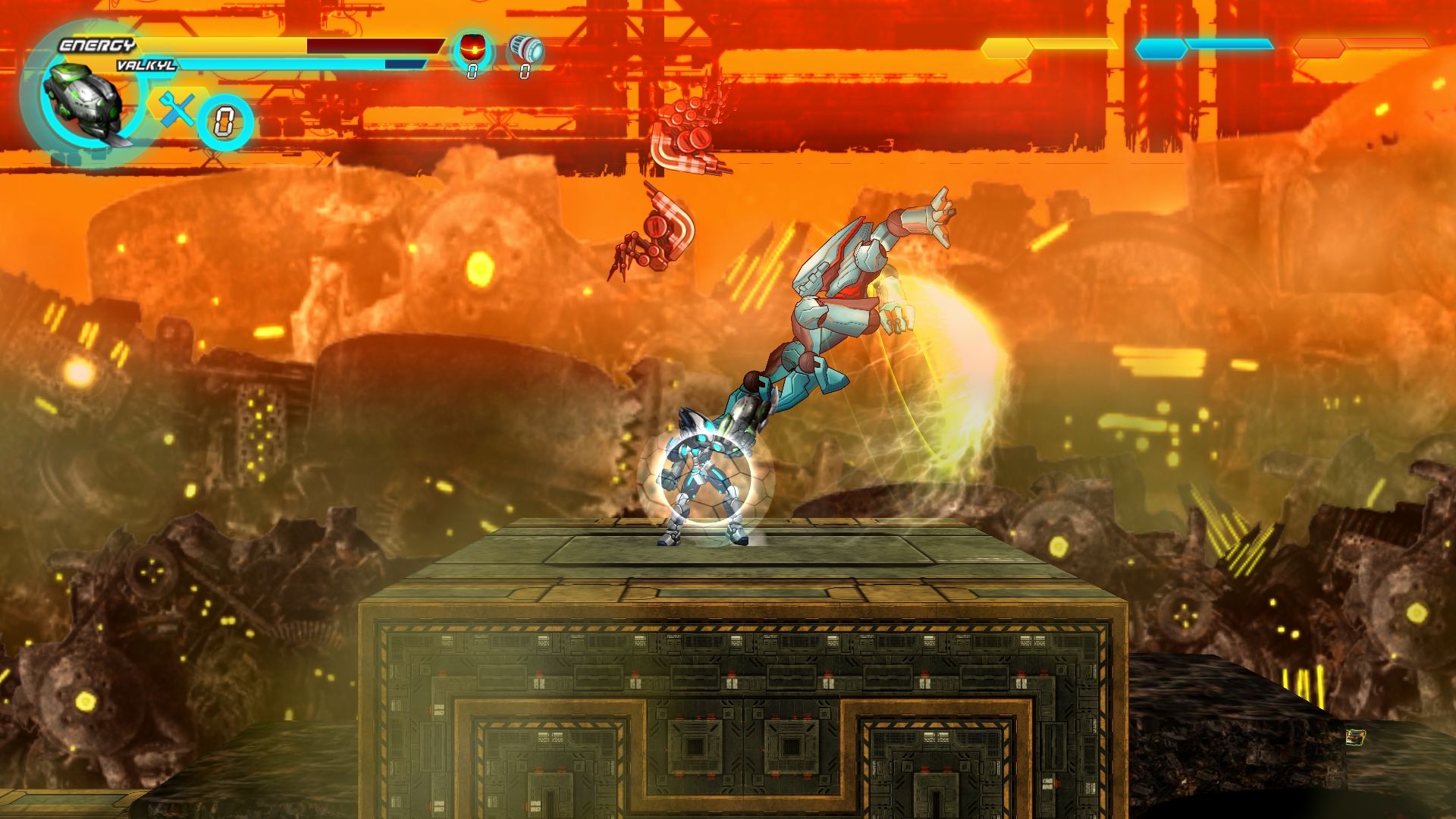Screen dimensions: 1456x819
Task: Click the glowing green pickup on the right ledge
Action: pos(1355,737)
